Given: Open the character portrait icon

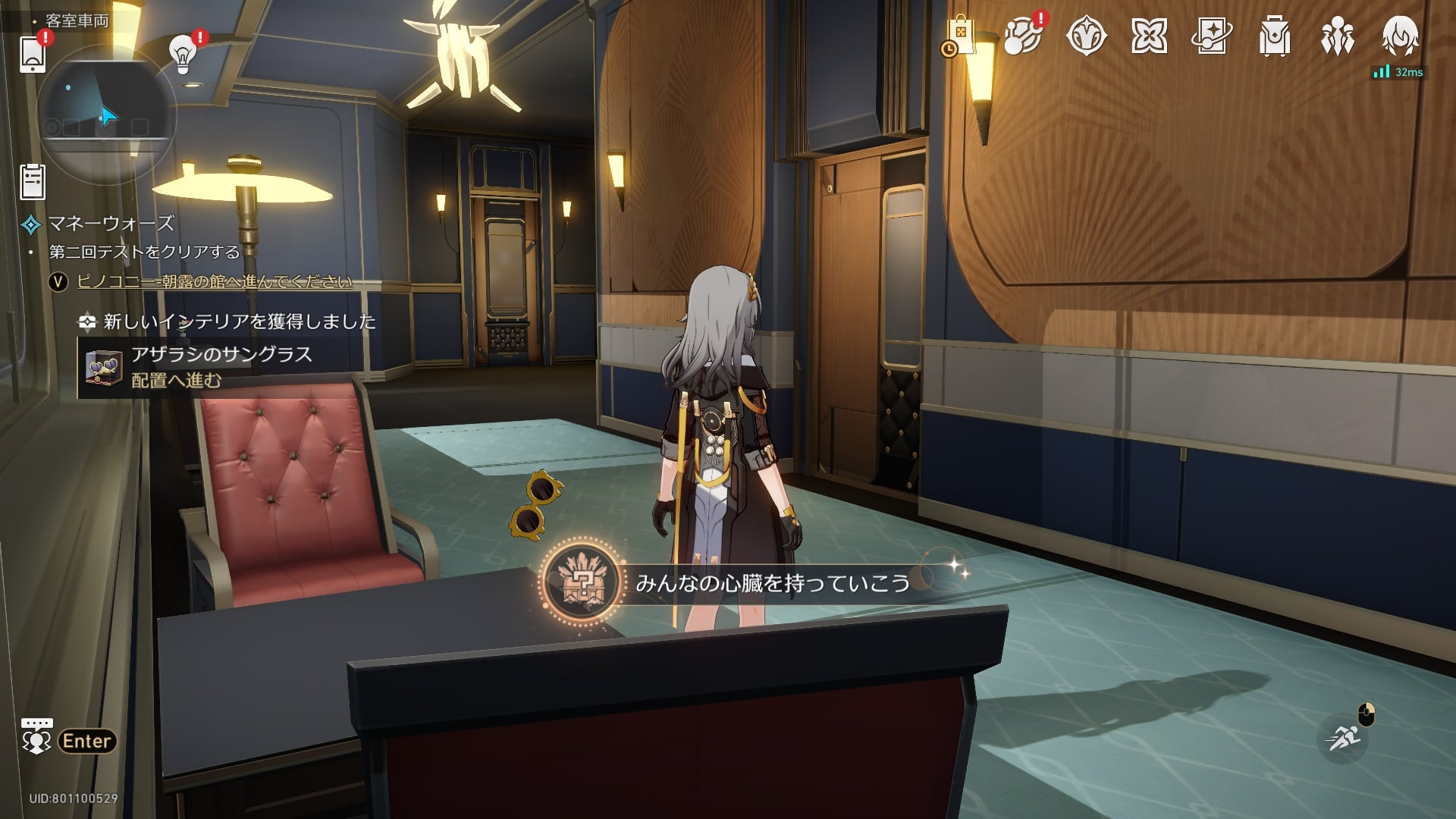Looking at the screenshot, I should 1400,35.
